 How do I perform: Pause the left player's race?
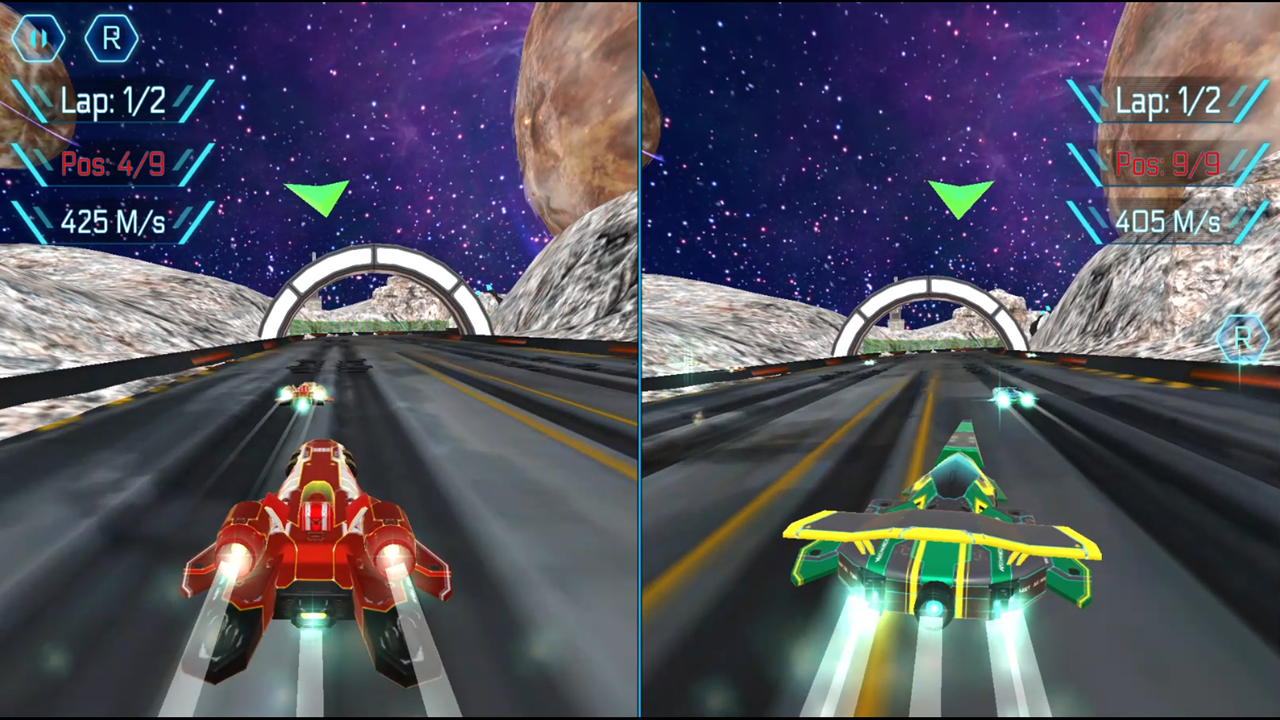coord(40,39)
